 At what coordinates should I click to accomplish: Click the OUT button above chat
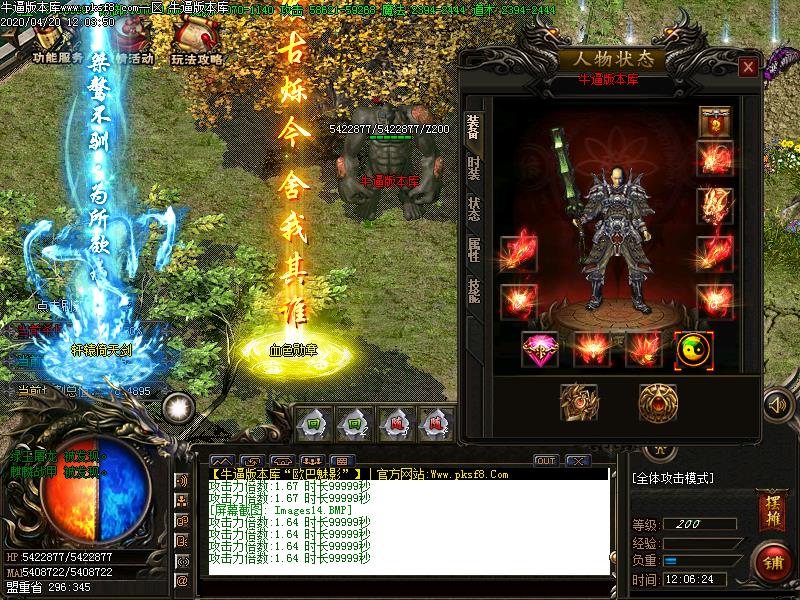point(545,460)
